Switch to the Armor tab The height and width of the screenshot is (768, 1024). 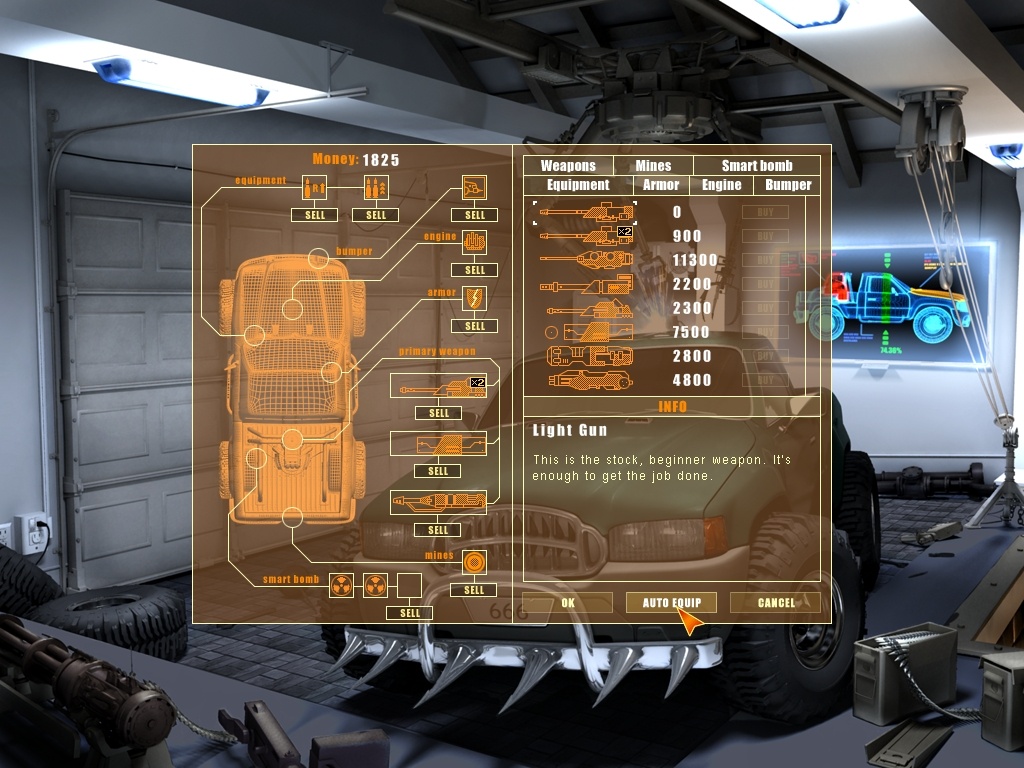[661, 185]
